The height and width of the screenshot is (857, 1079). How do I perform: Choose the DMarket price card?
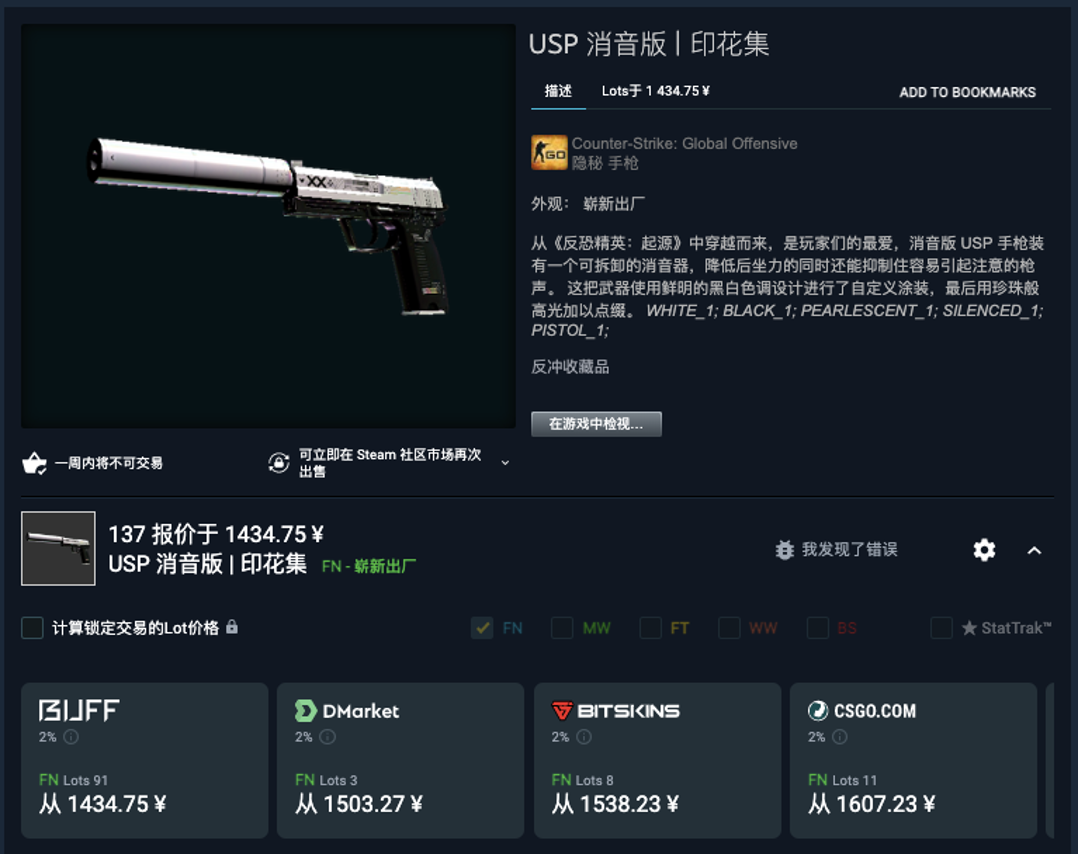point(400,760)
